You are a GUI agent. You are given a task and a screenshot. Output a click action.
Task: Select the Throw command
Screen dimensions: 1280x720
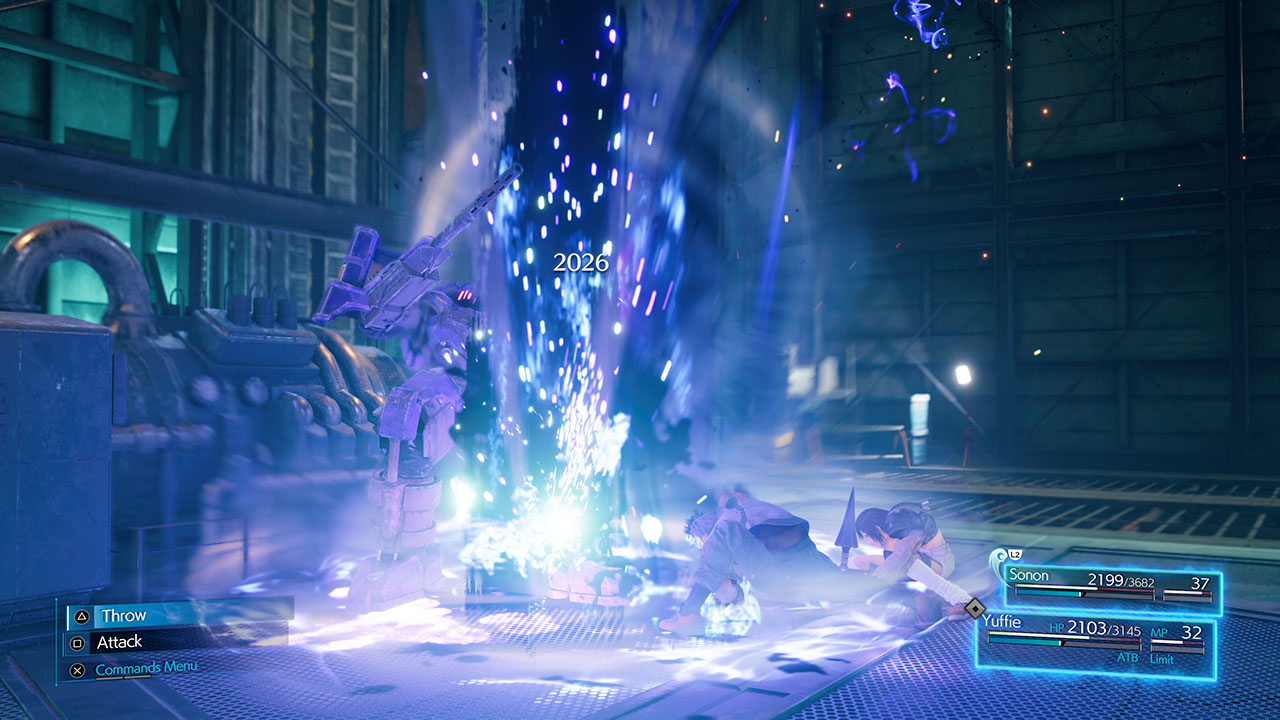click(124, 616)
